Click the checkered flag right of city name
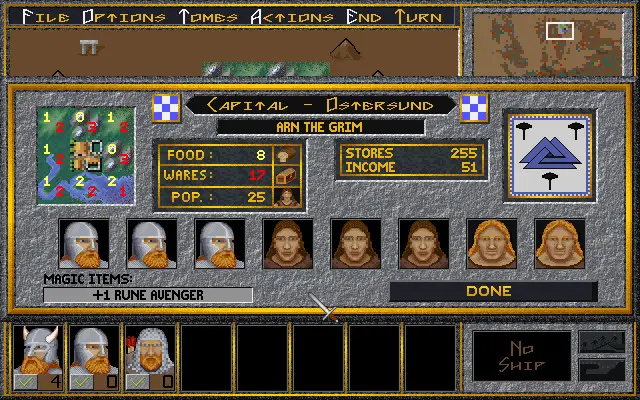The height and width of the screenshot is (400, 640). coord(473,105)
